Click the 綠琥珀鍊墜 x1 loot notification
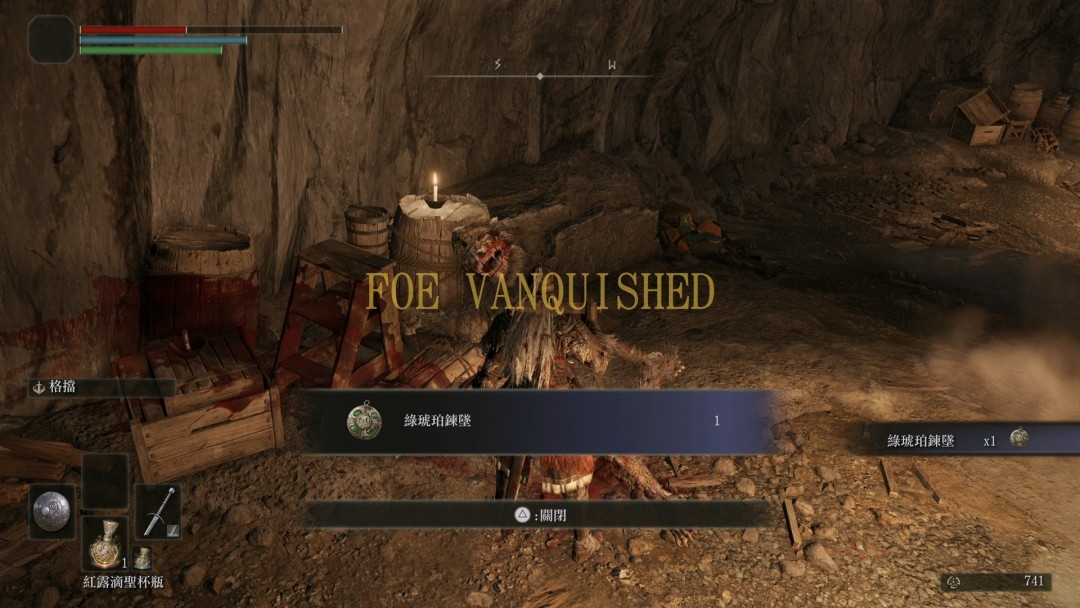This screenshot has height=608, width=1080. pyautogui.click(x=958, y=439)
